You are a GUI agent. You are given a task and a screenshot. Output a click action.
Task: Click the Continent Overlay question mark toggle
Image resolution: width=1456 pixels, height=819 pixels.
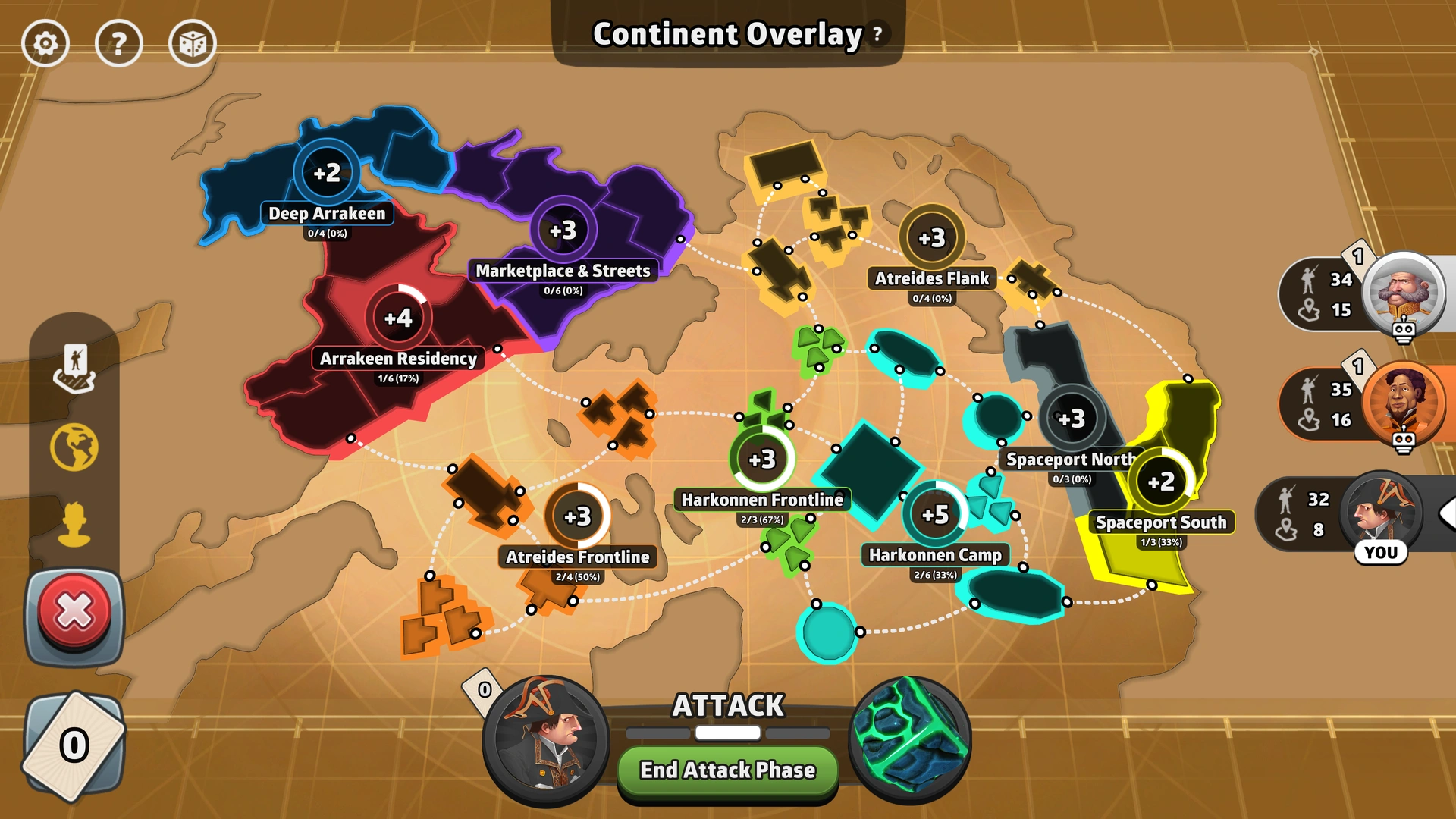click(877, 34)
